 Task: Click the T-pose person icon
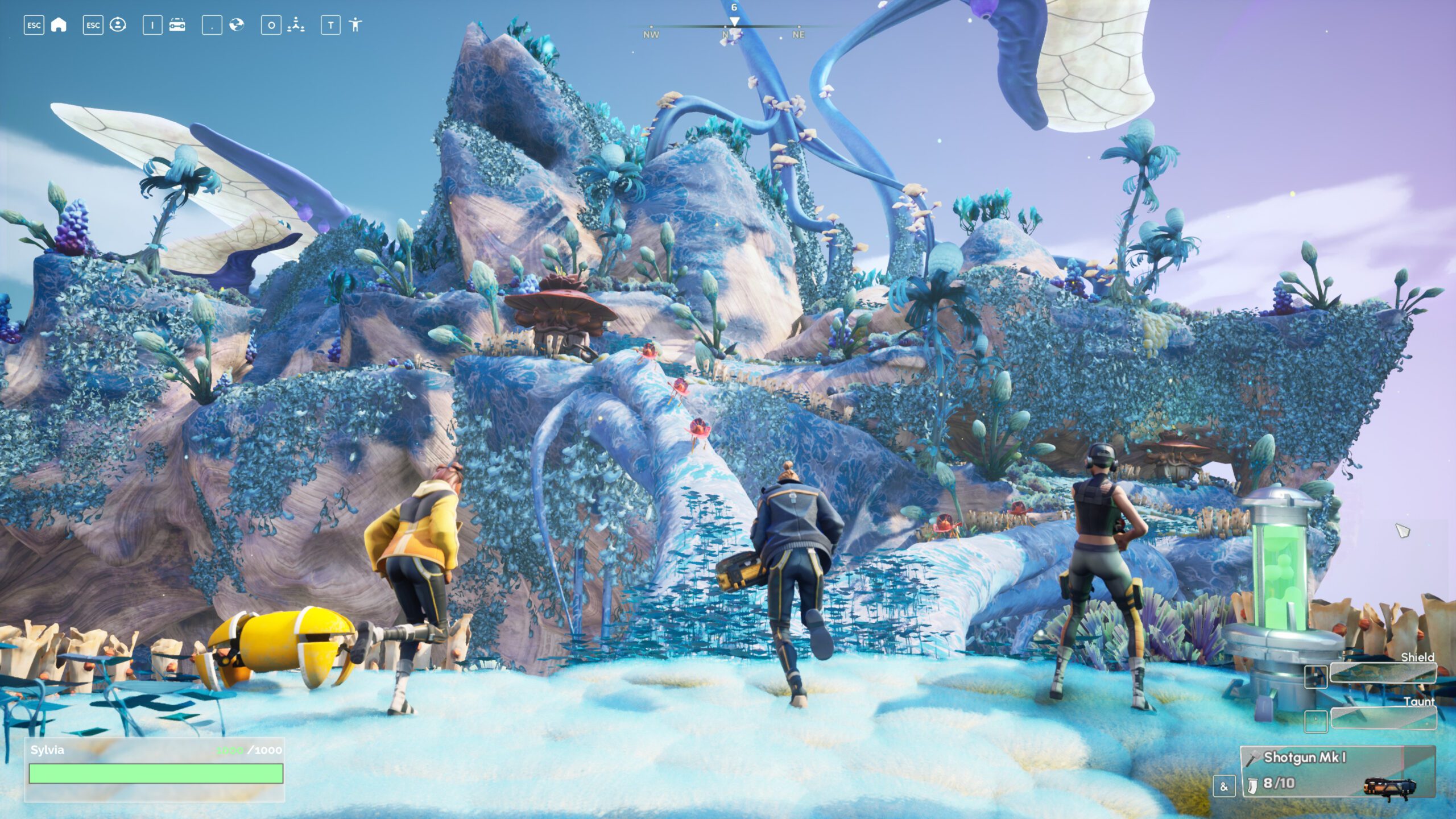[x=355, y=25]
